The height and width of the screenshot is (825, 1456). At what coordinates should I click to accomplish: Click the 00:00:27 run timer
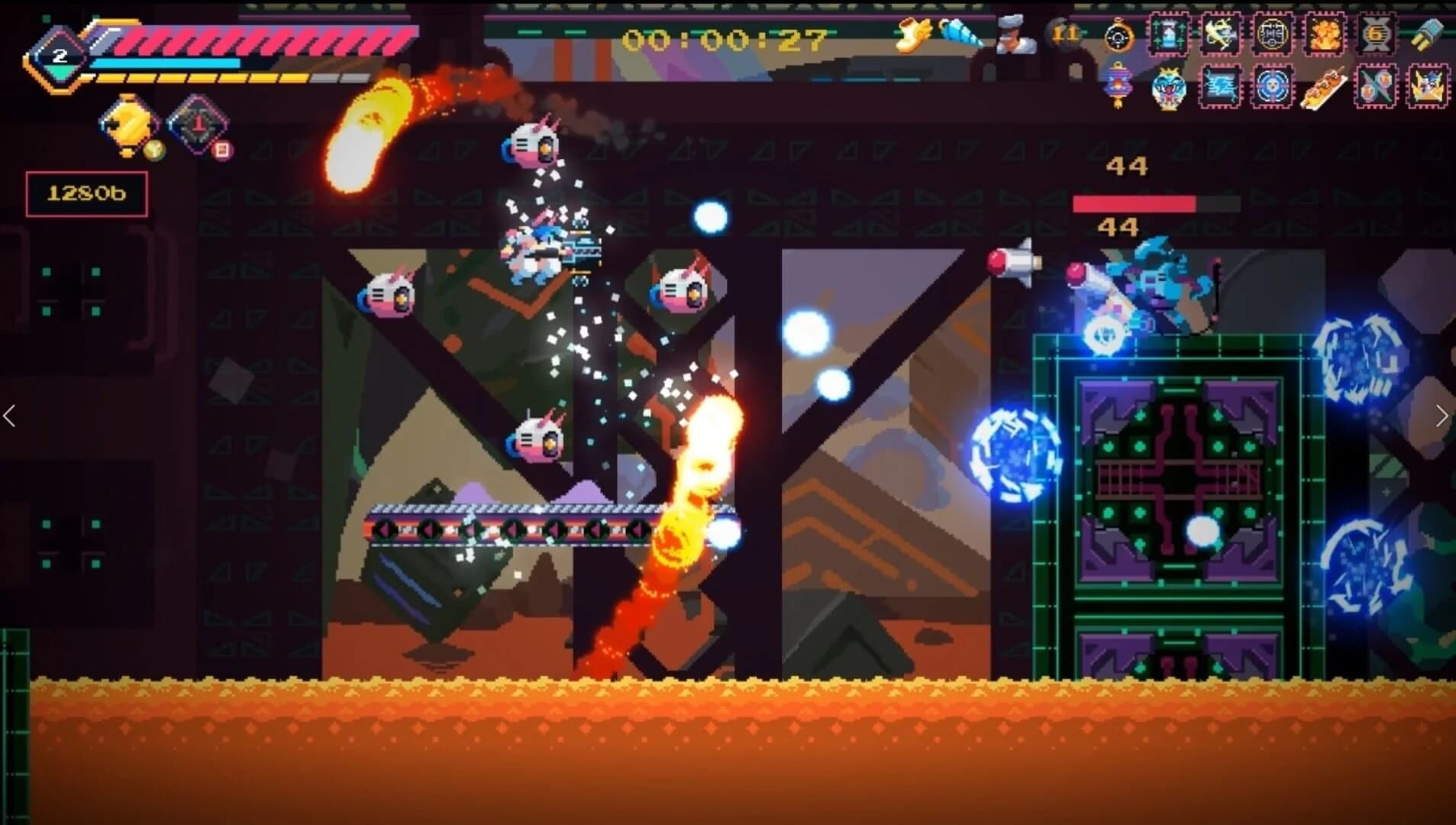(718, 38)
